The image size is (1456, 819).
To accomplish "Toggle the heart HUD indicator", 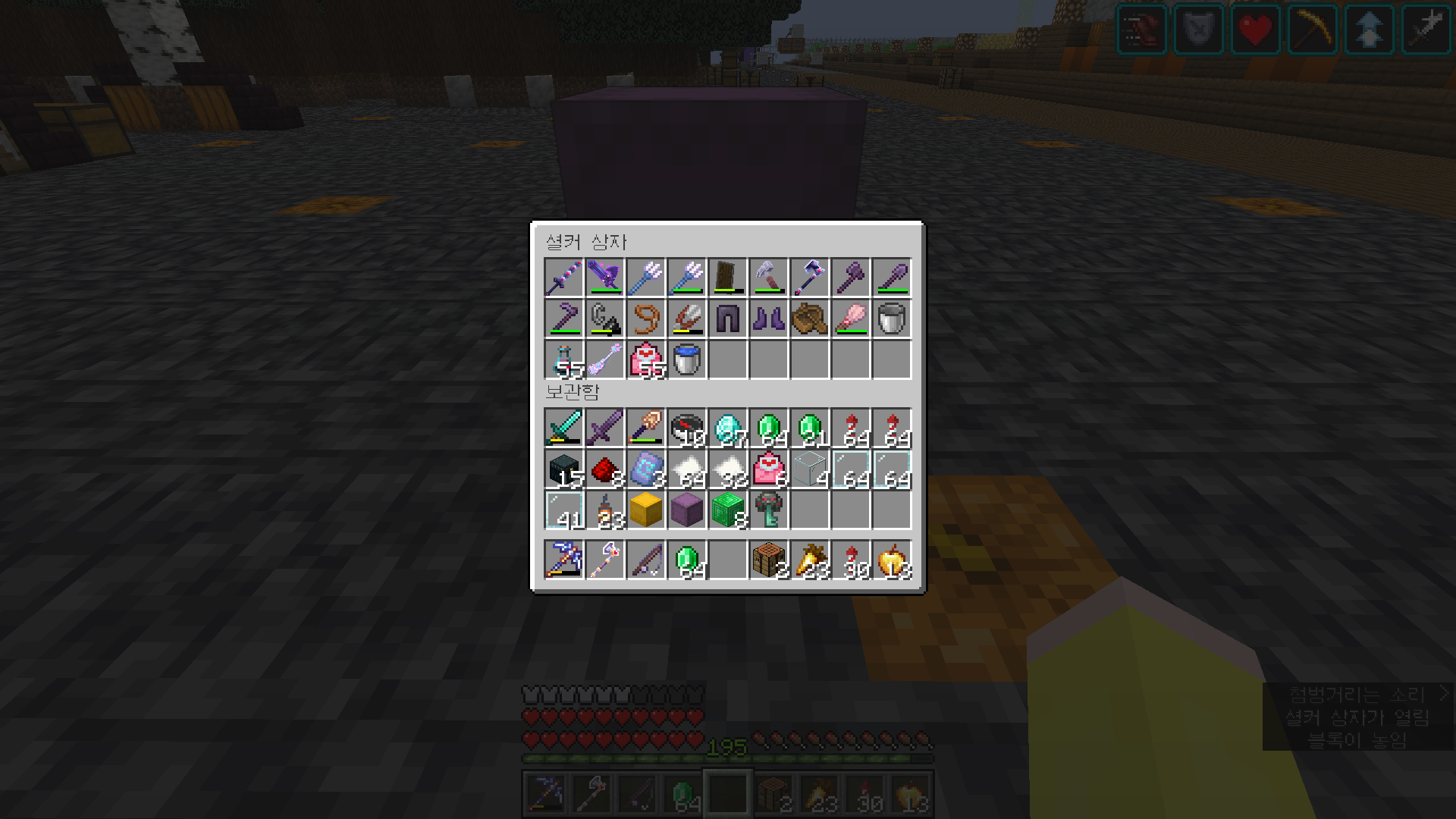I will click(1255, 30).
